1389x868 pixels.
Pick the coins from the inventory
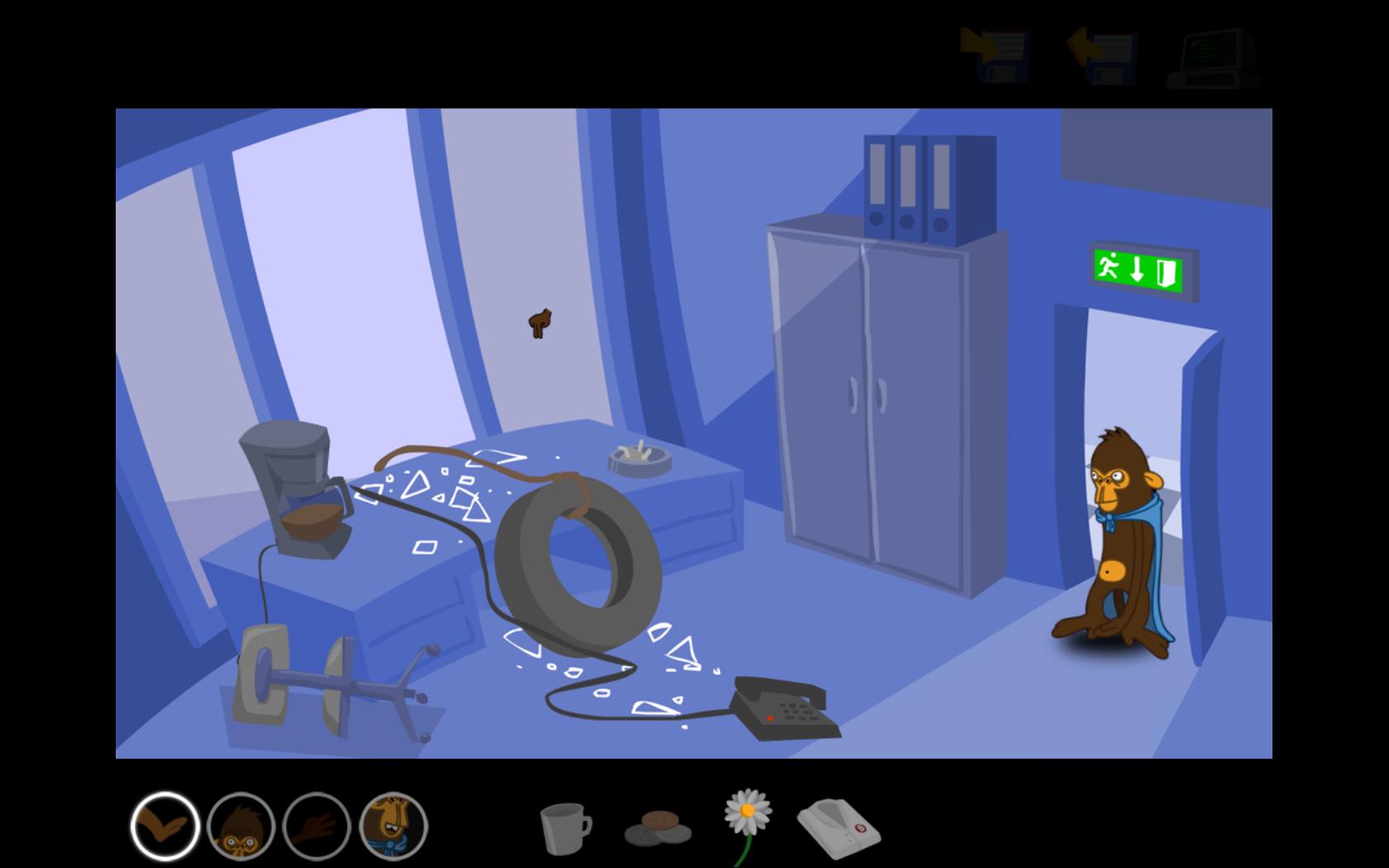click(x=658, y=828)
